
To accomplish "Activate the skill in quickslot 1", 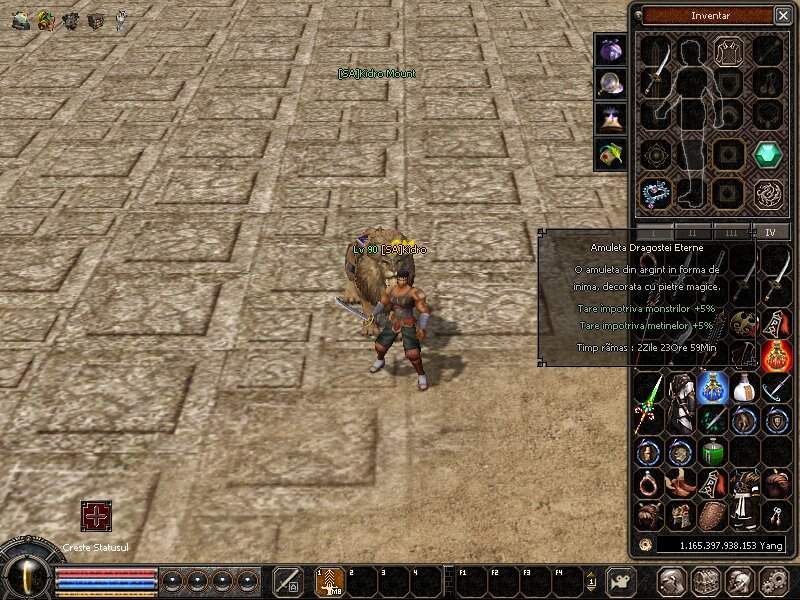I will click(331, 582).
